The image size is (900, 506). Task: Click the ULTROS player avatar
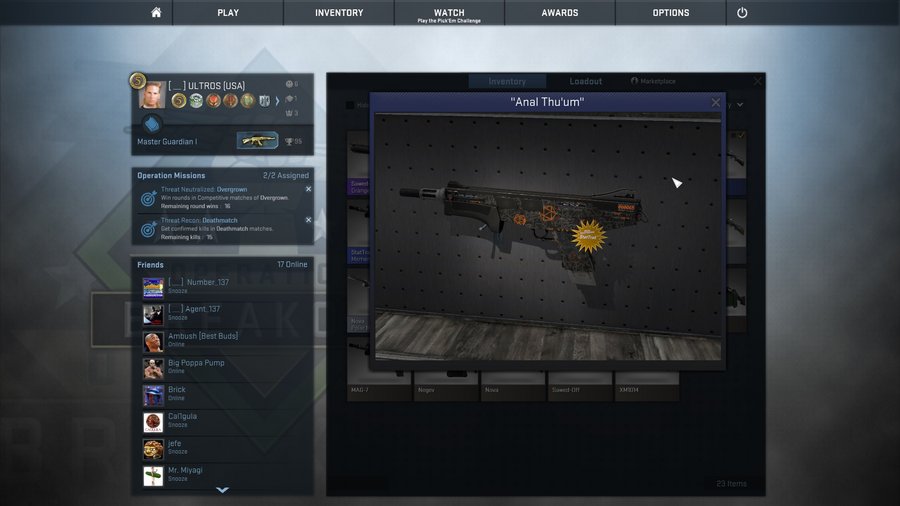152,95
